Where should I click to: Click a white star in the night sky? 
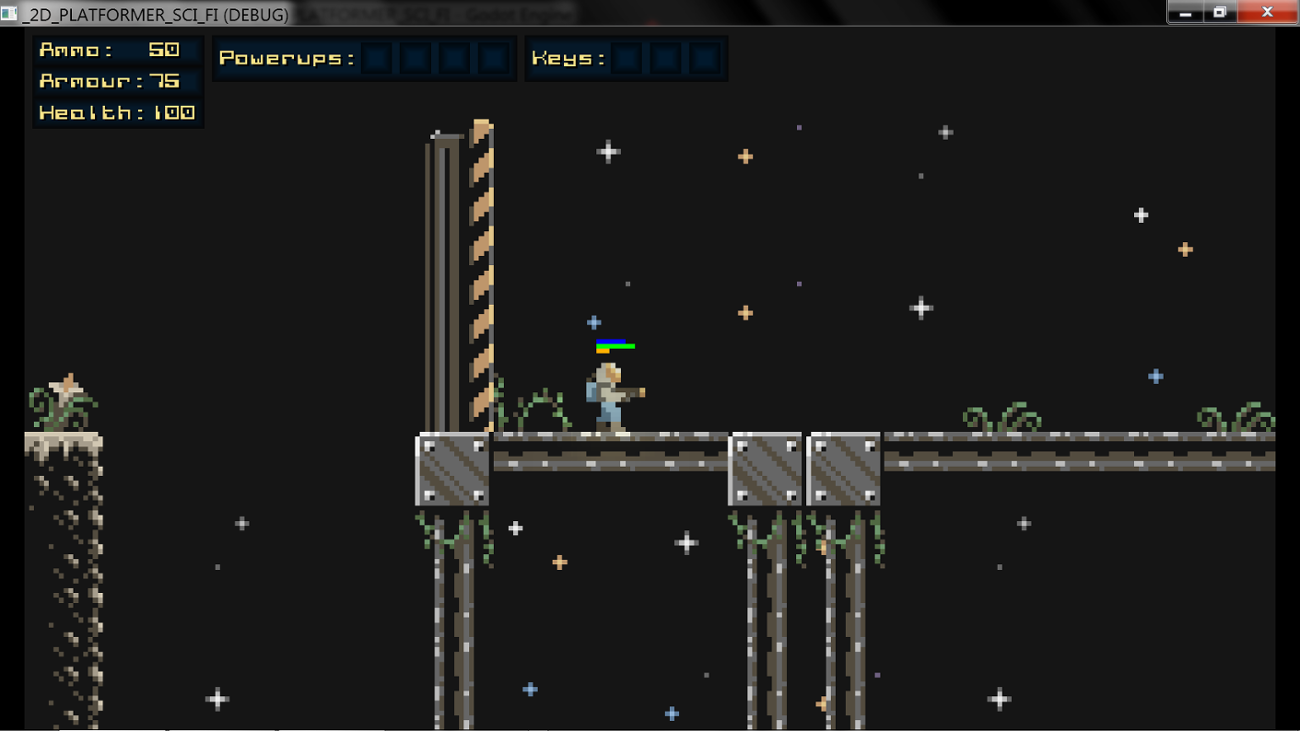(x=608, y=151)
